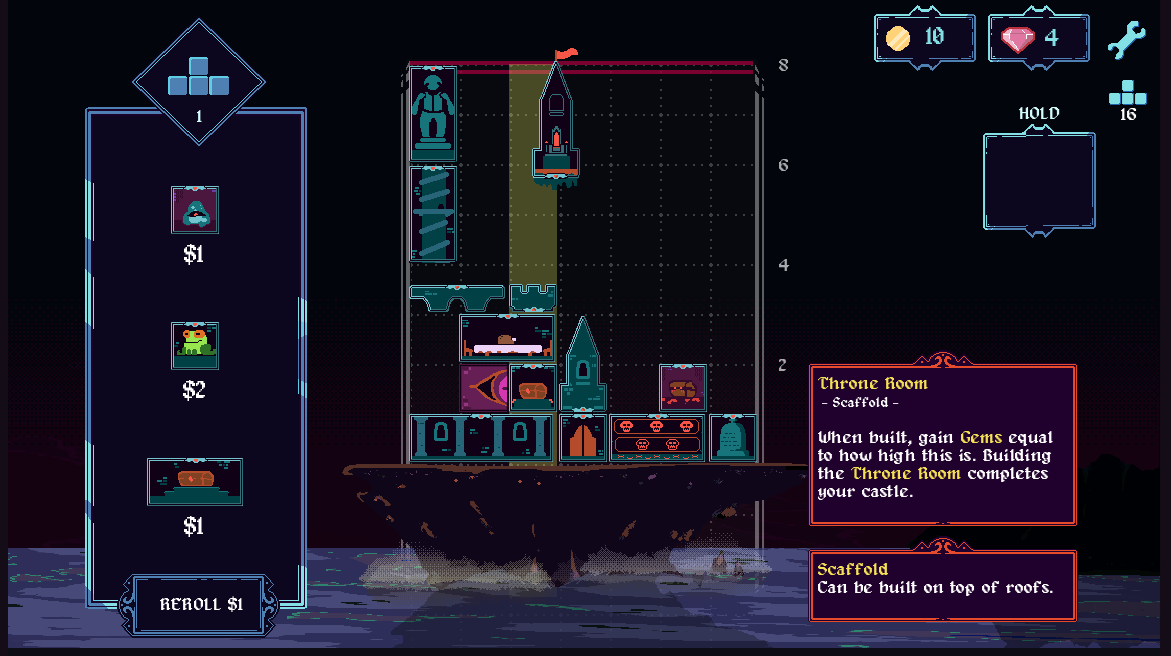Viewport: 1171px width, 656px height.
Task: Click the empty Hold slot
Action: 1038,181
